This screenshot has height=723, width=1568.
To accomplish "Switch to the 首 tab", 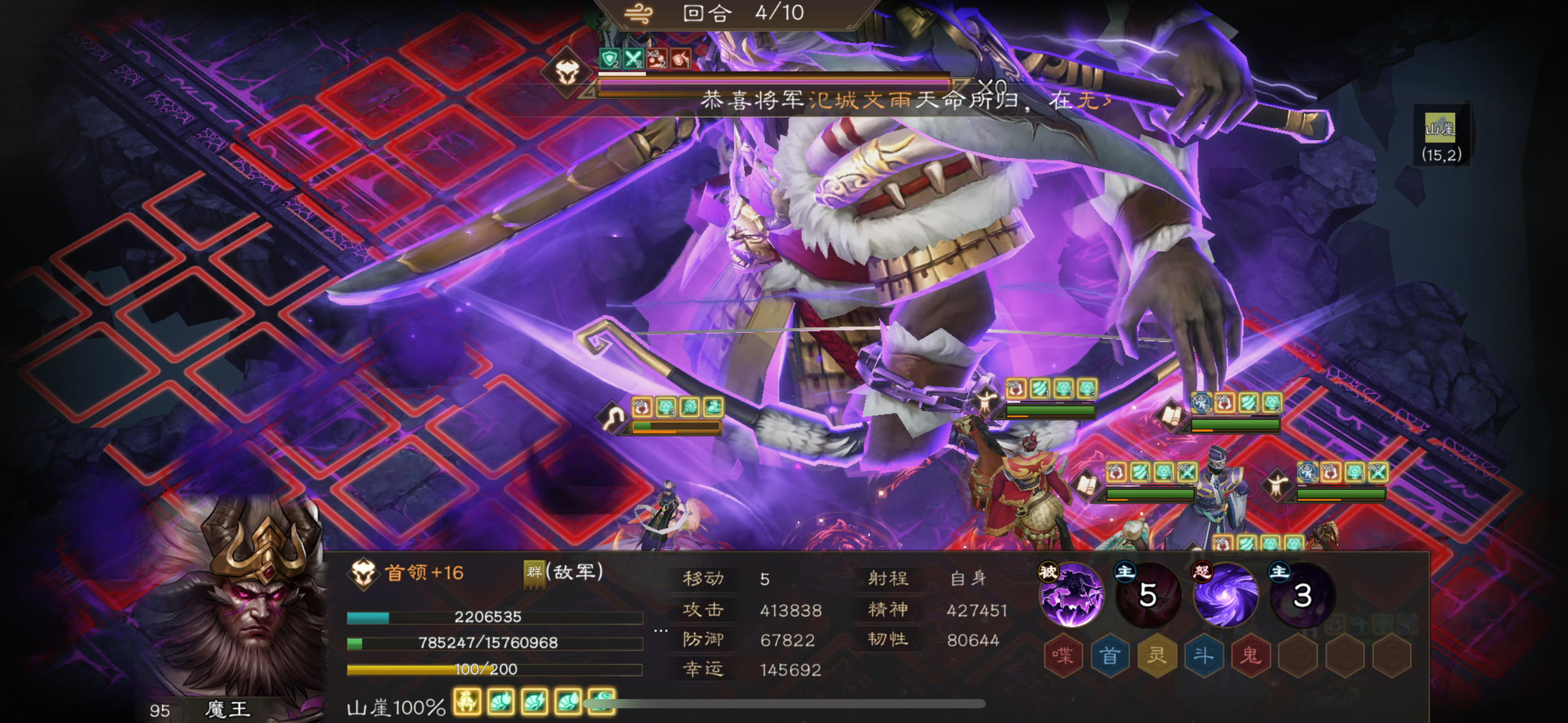I will [x=1110, y=654].
